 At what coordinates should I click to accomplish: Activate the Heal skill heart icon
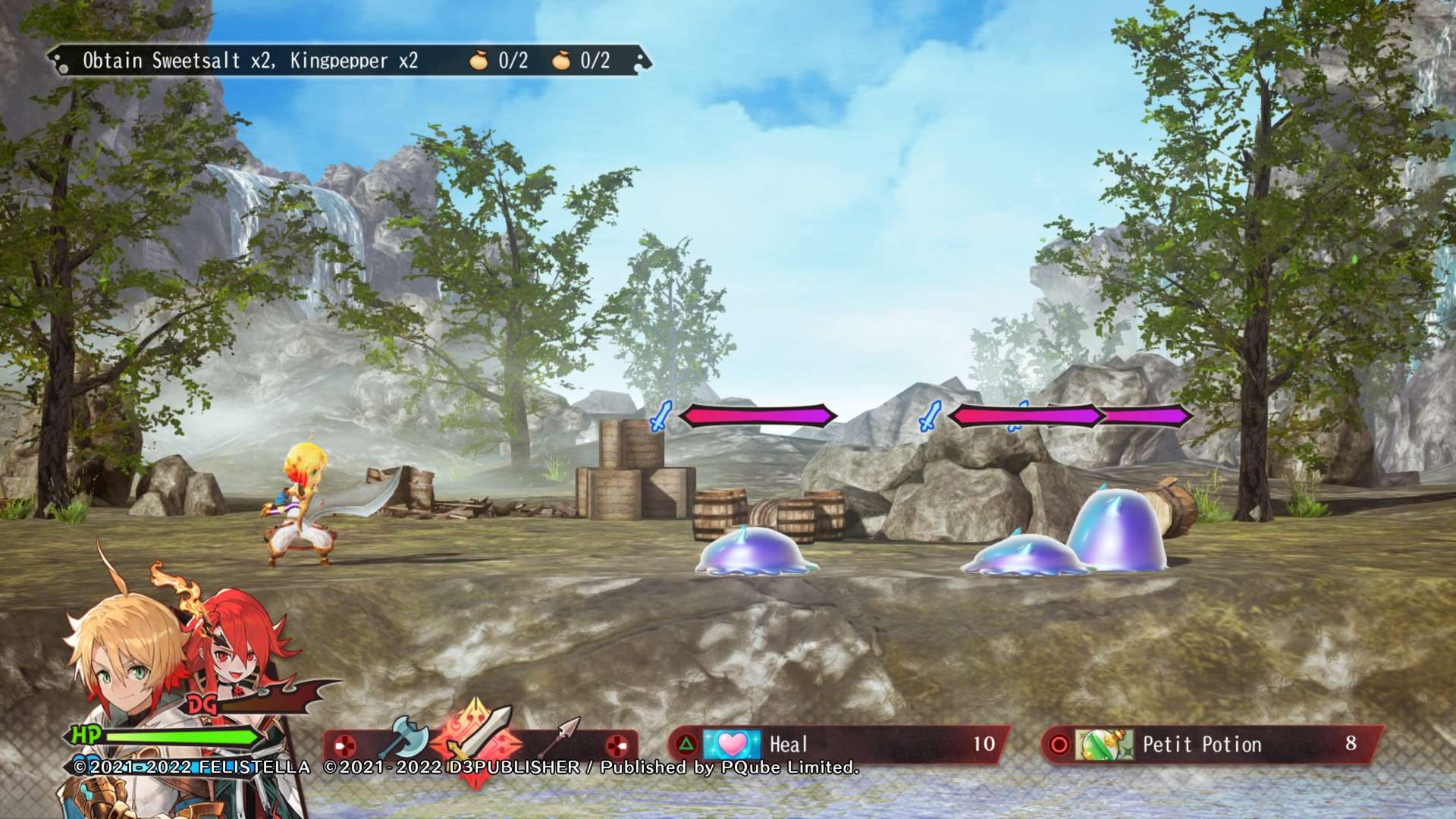732,745
